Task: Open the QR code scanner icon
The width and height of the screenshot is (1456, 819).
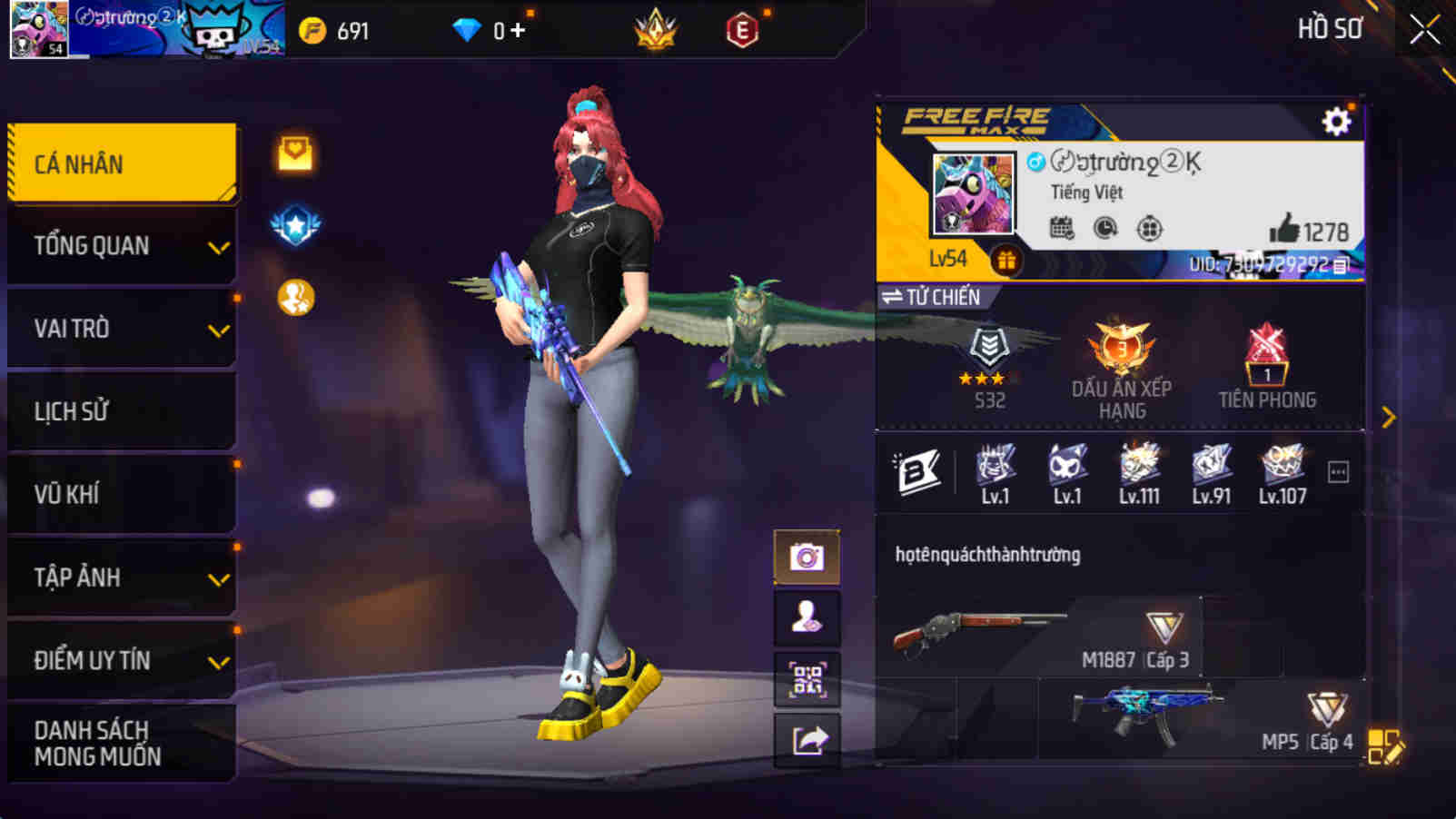Action: pyautogui.click(x=807, y=680)
